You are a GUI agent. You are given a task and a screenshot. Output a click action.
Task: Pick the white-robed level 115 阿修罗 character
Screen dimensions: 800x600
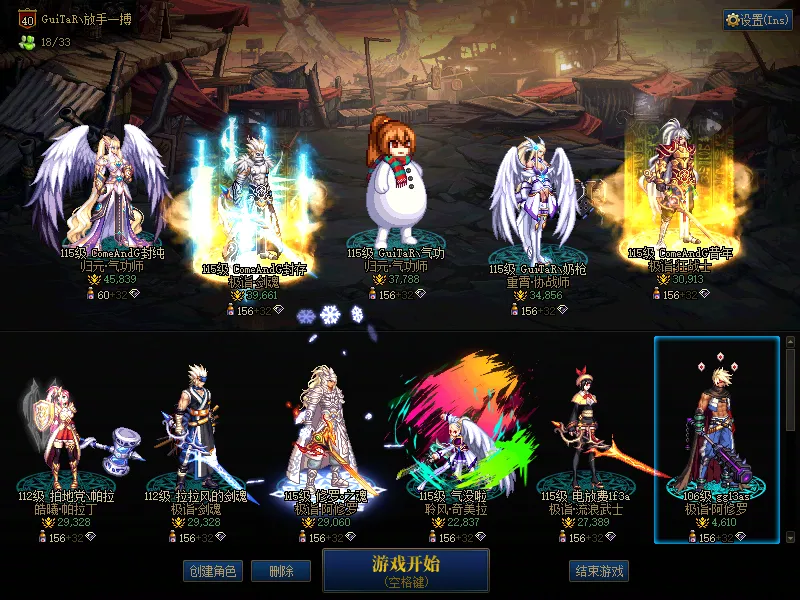[x=323, y=430]
